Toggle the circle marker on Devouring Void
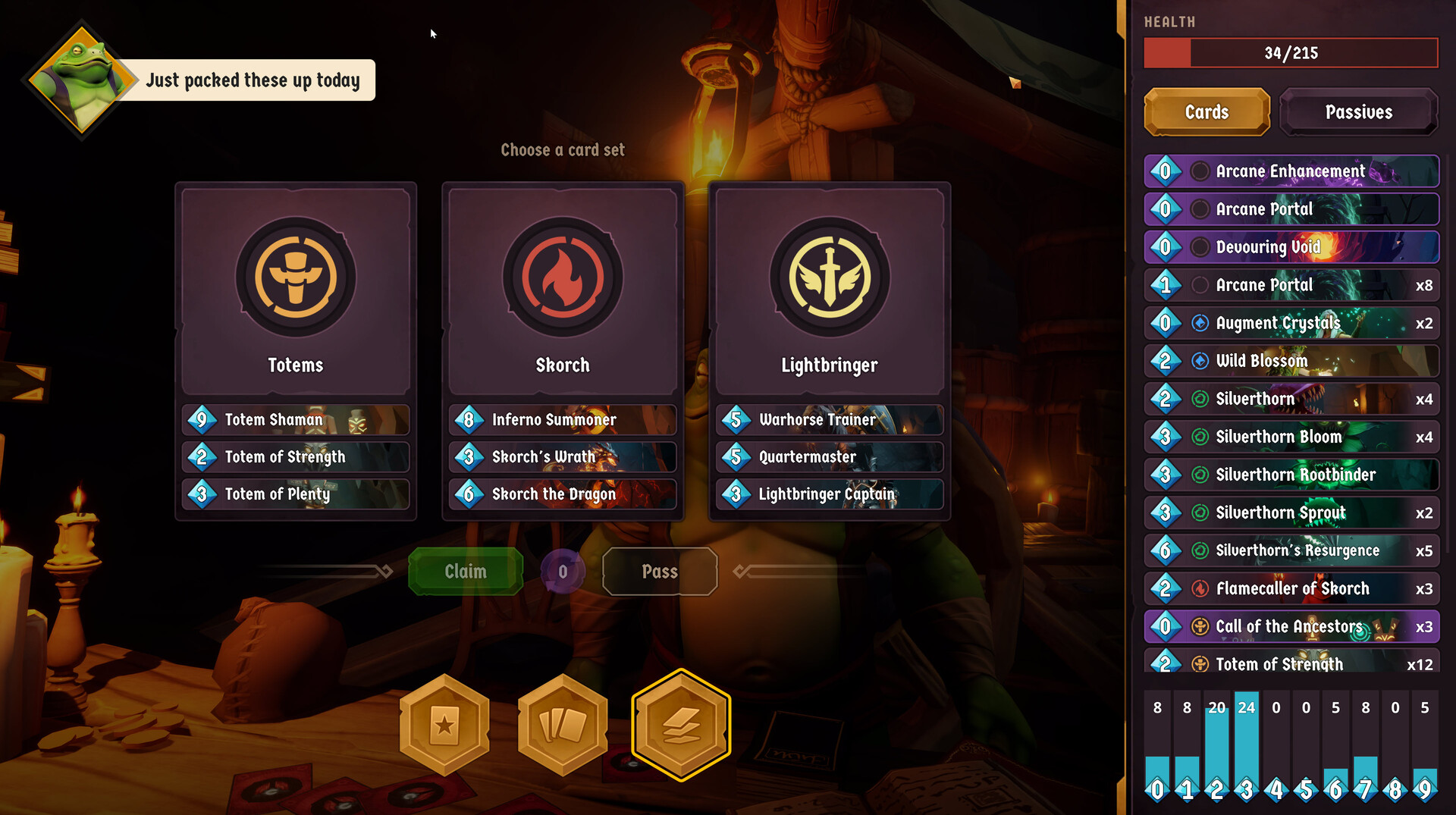Image resolution: width=1456 pixels, height=815 pixels. click(1200, 247)
